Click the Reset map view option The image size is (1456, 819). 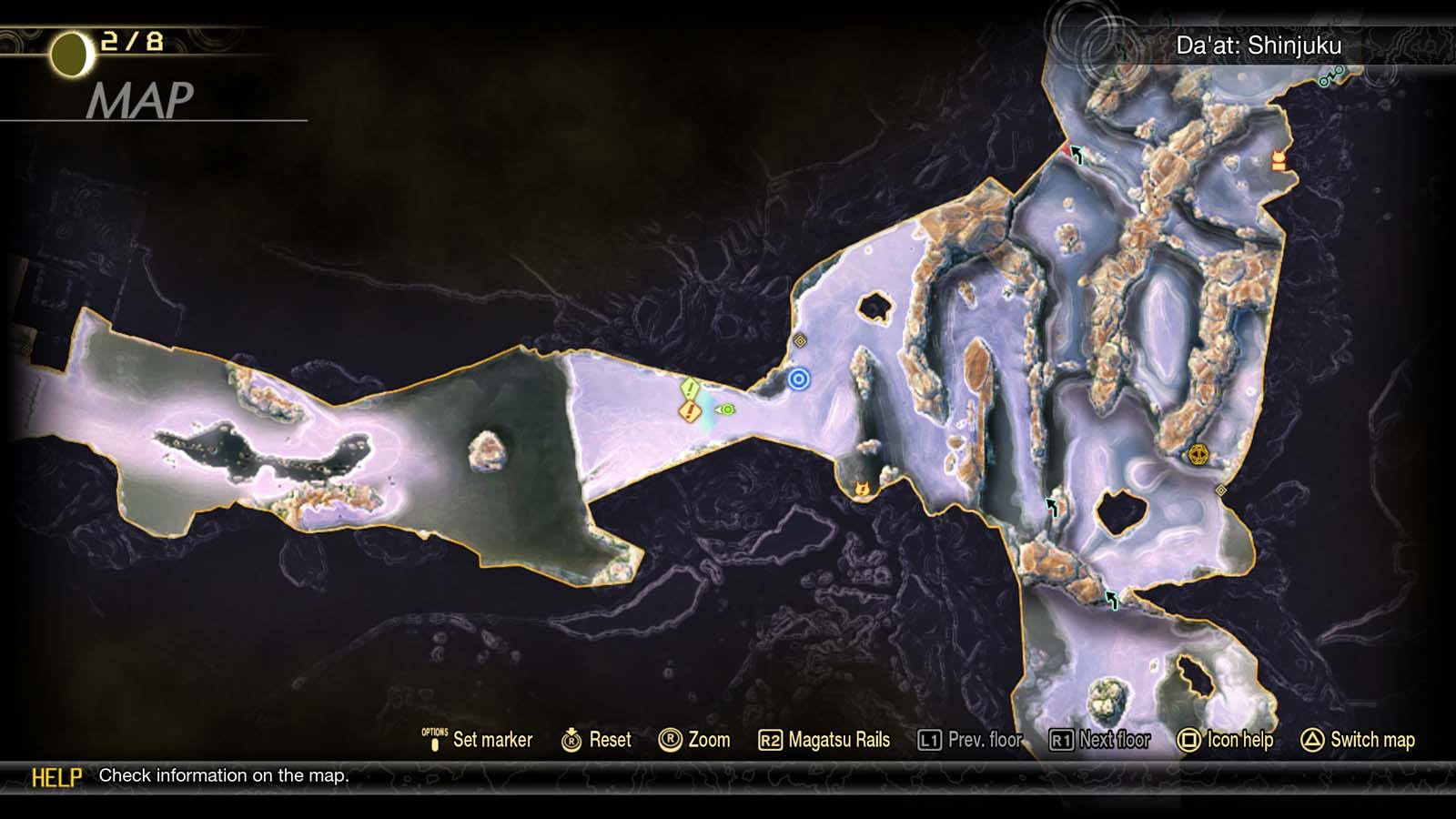click(597, 740)
